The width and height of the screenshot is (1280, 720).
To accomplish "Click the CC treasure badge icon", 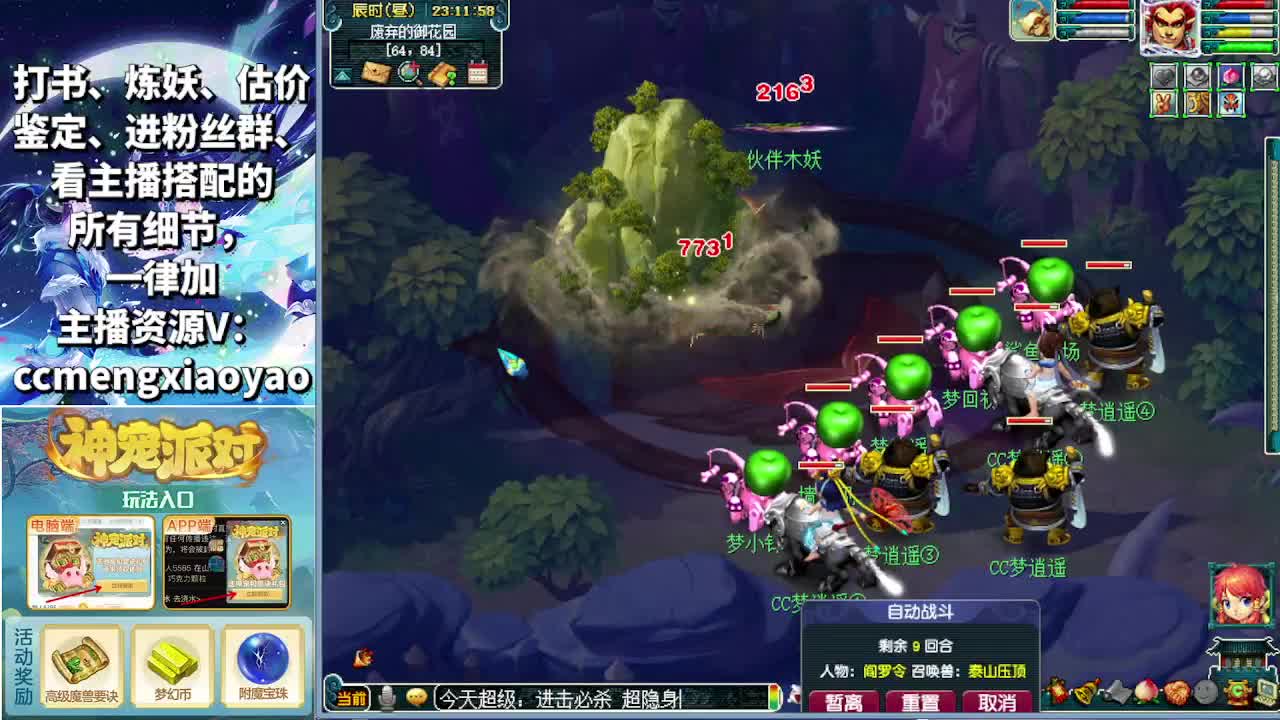I will (1237, 691).
